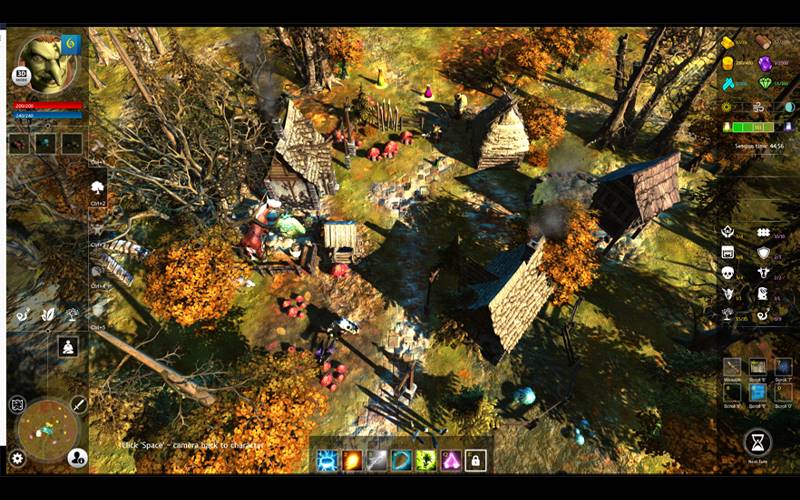This screenshot has height=500, width=800.
Task: Activate the teal boomerang ability
Action: pyautogui.click(x=401, y=460)
